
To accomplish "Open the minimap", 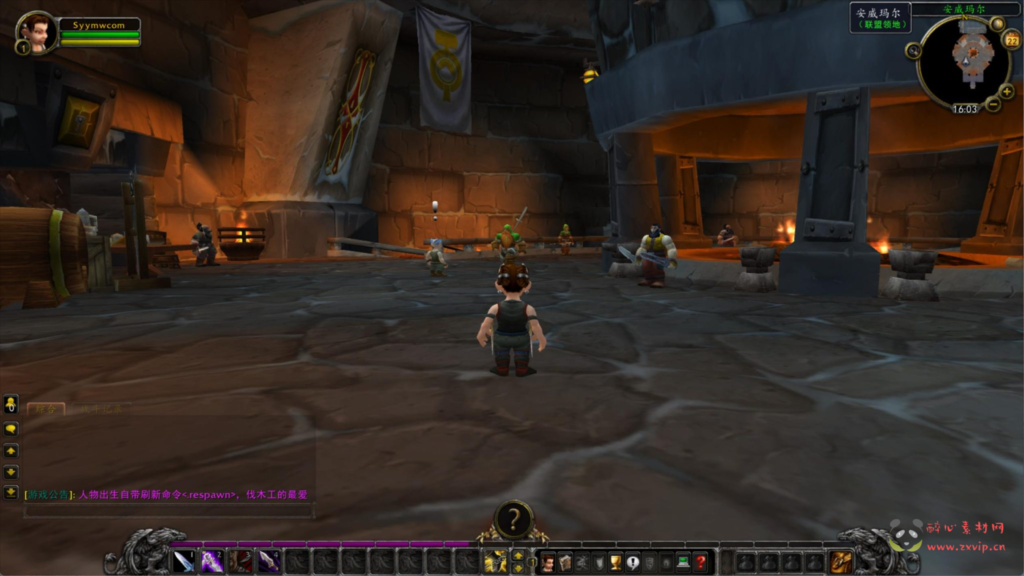I will tap(966, 59).
